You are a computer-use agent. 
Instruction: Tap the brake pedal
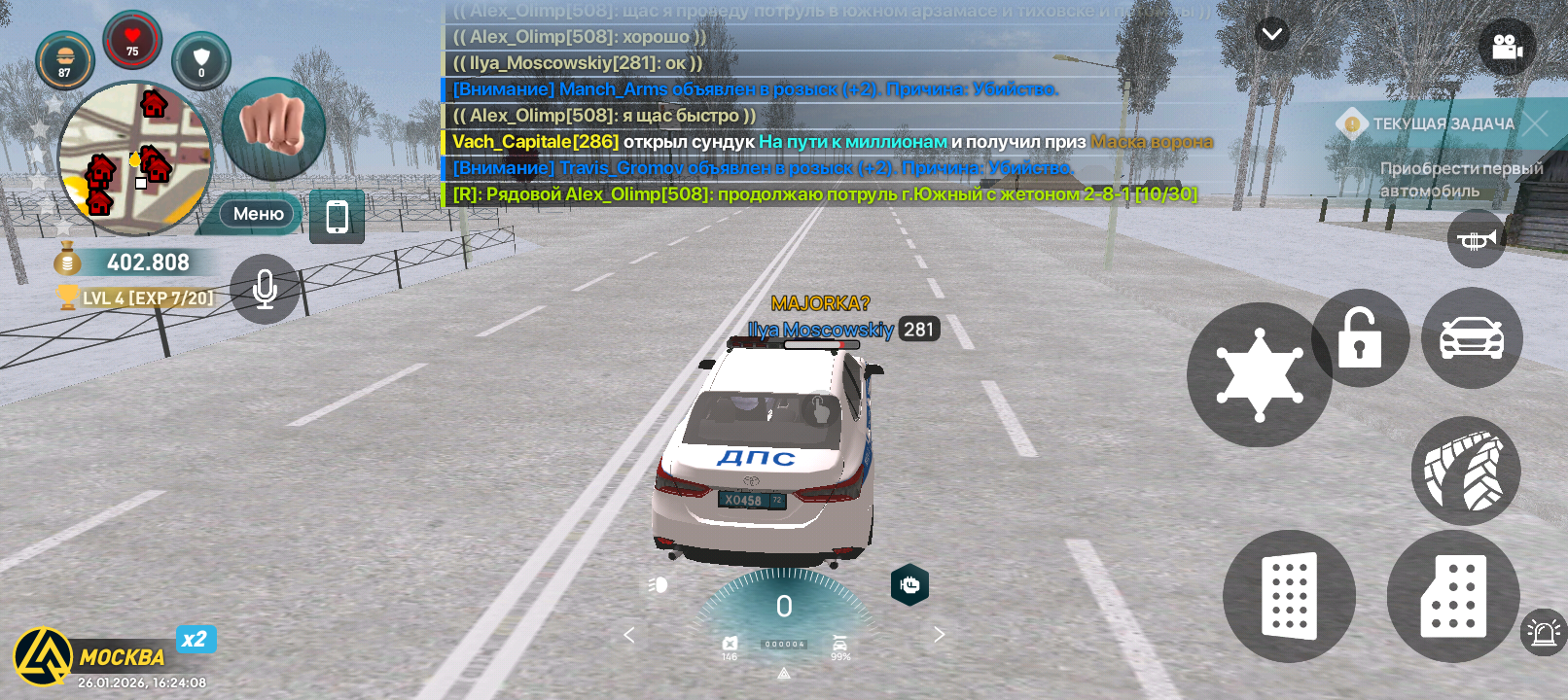click(x=1289, y=596)
